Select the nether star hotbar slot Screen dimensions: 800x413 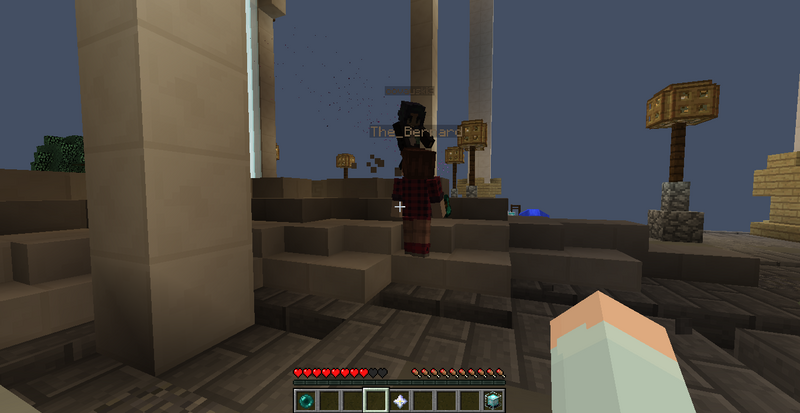(401, 400)
